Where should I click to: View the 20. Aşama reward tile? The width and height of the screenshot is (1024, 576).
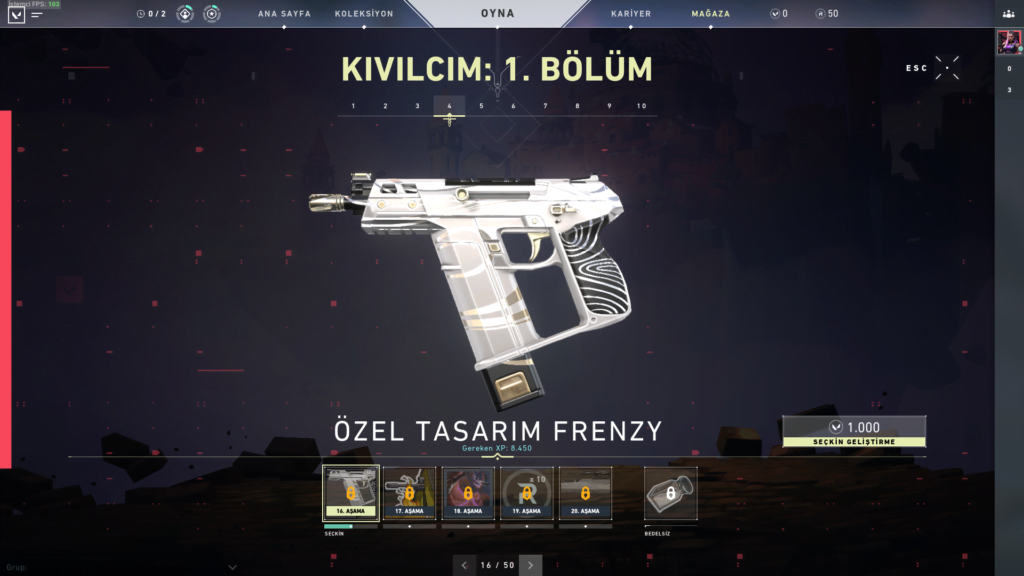585,493
